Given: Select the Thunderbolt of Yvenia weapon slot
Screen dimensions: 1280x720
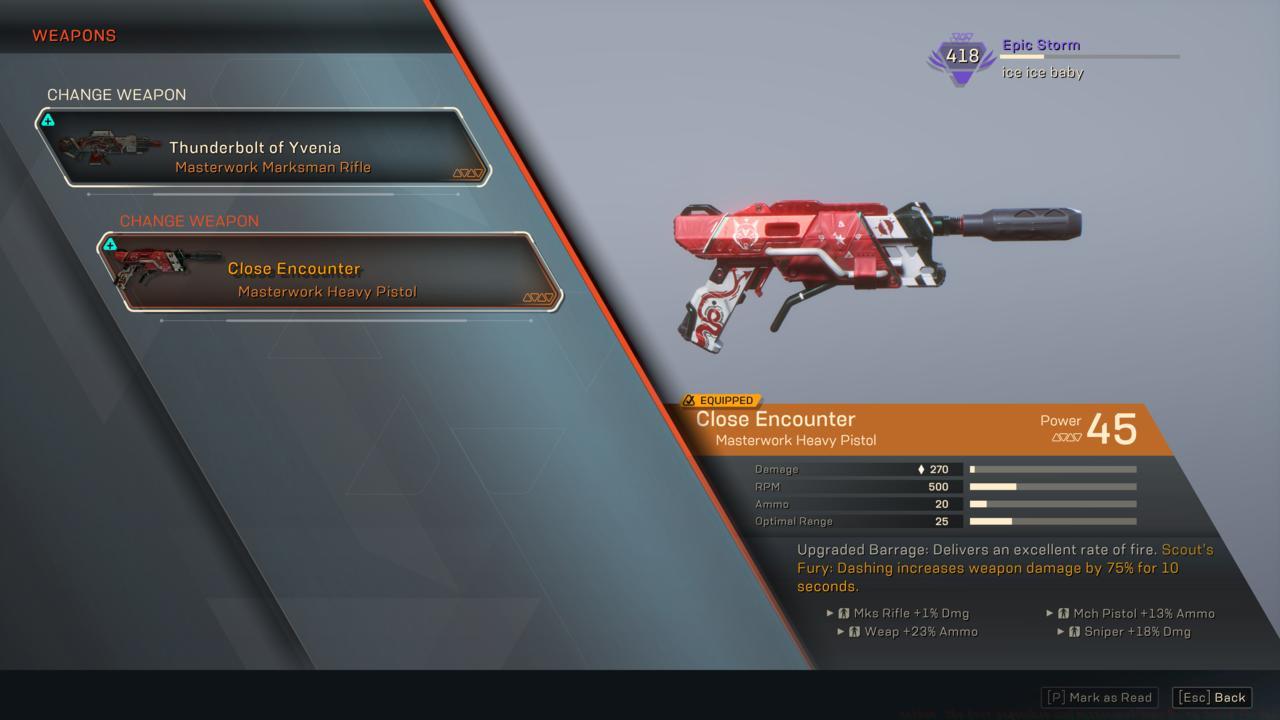Looking at the screenshot, I should pos(262,148).
